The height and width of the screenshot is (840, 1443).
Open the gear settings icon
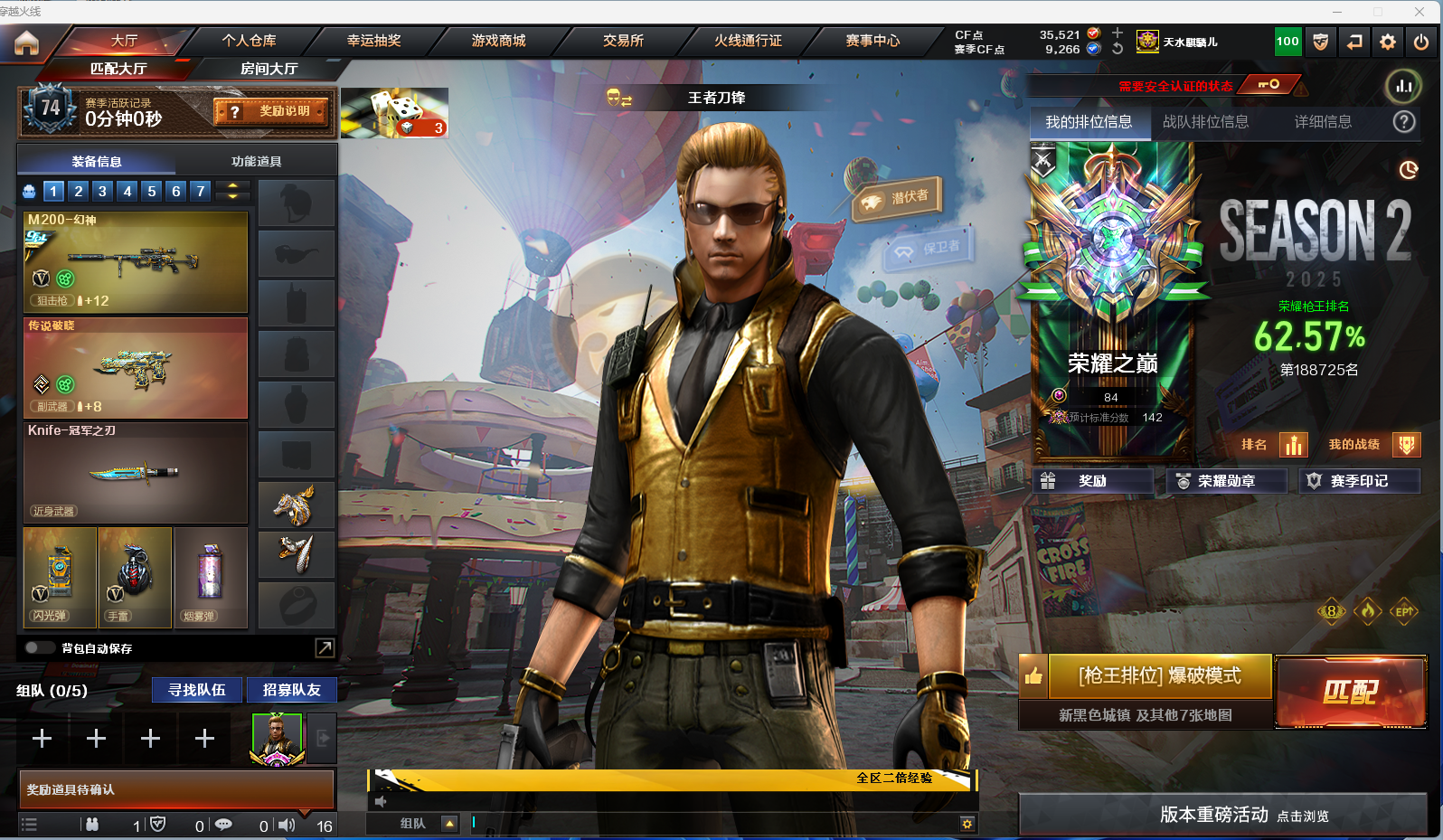click(x=1388, y=42)
